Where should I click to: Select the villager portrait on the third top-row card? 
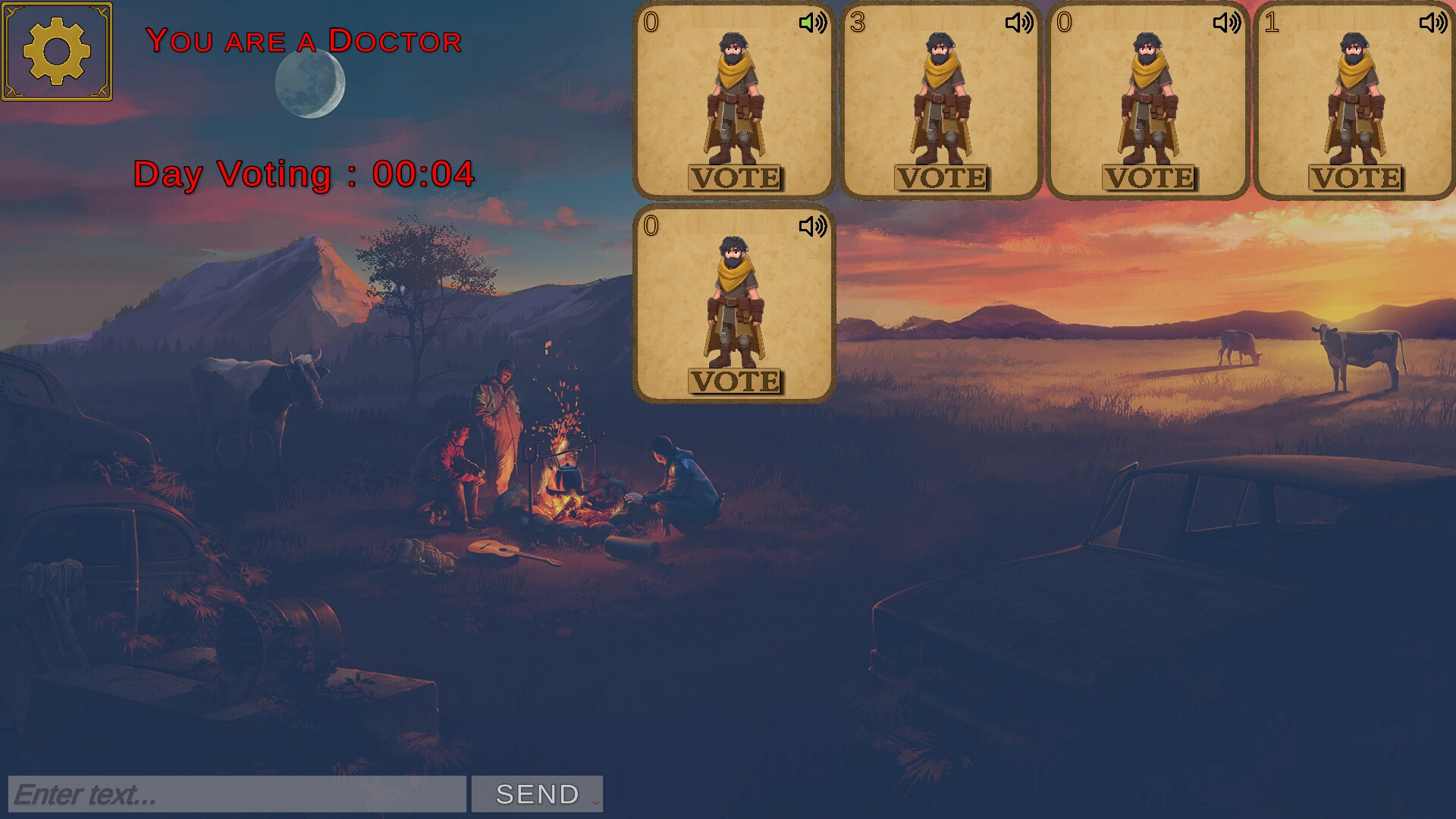click(1149, 99)
